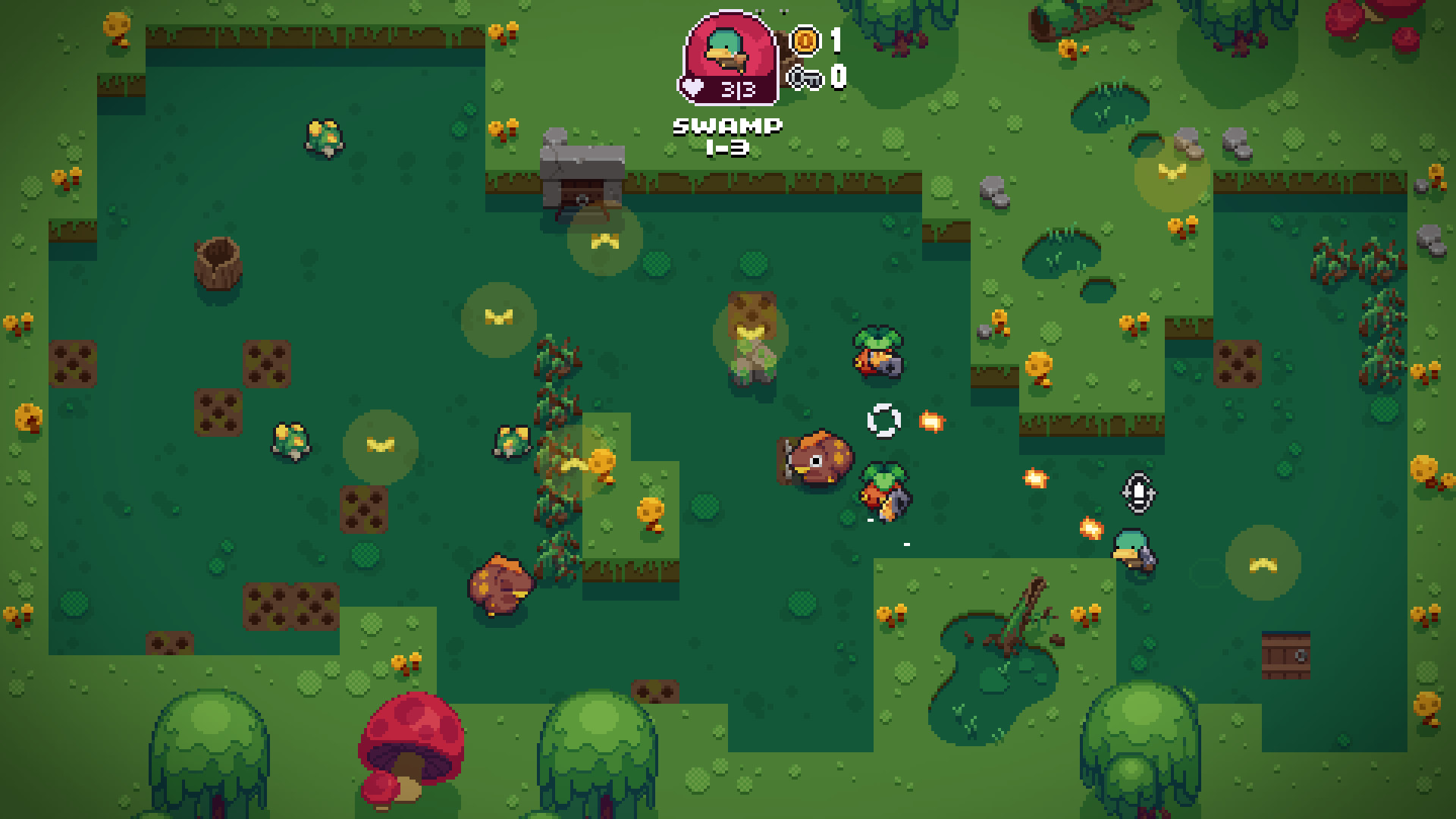
Task: Click the heart icon on the health bar
Action: 692,87
